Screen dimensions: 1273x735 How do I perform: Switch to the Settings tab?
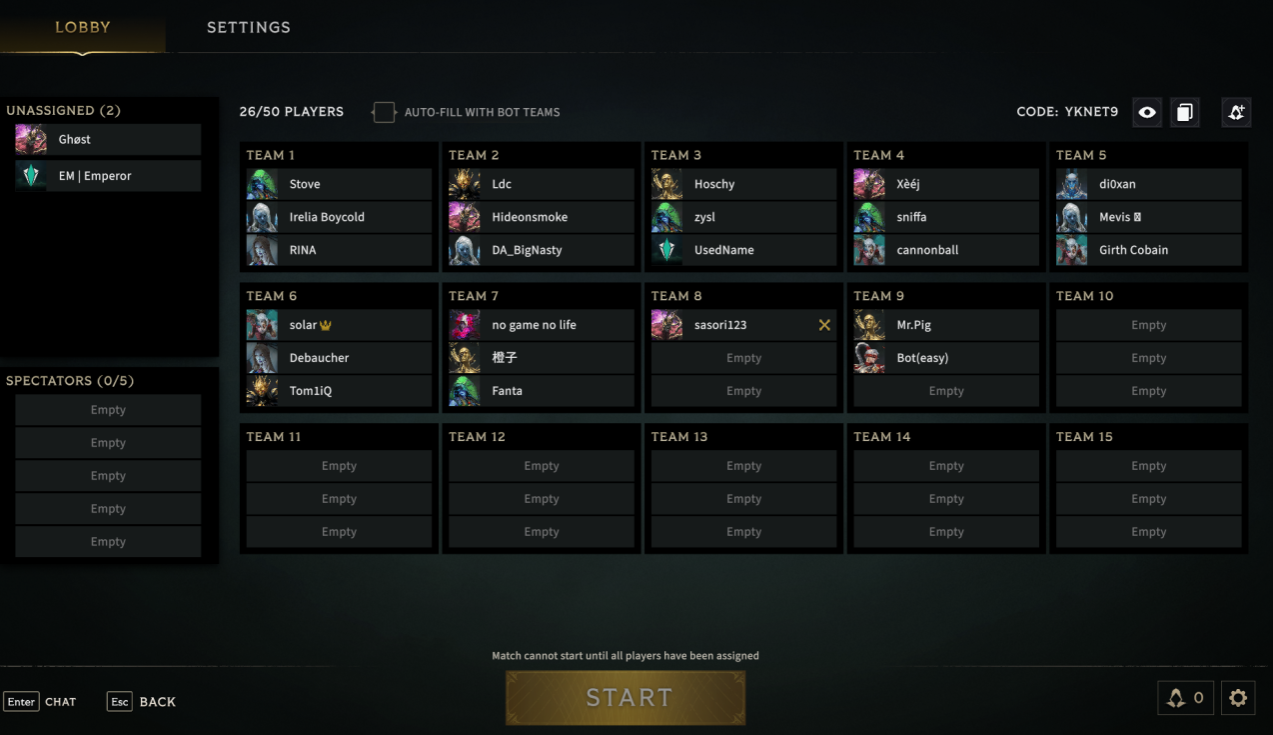coord(248,27)
